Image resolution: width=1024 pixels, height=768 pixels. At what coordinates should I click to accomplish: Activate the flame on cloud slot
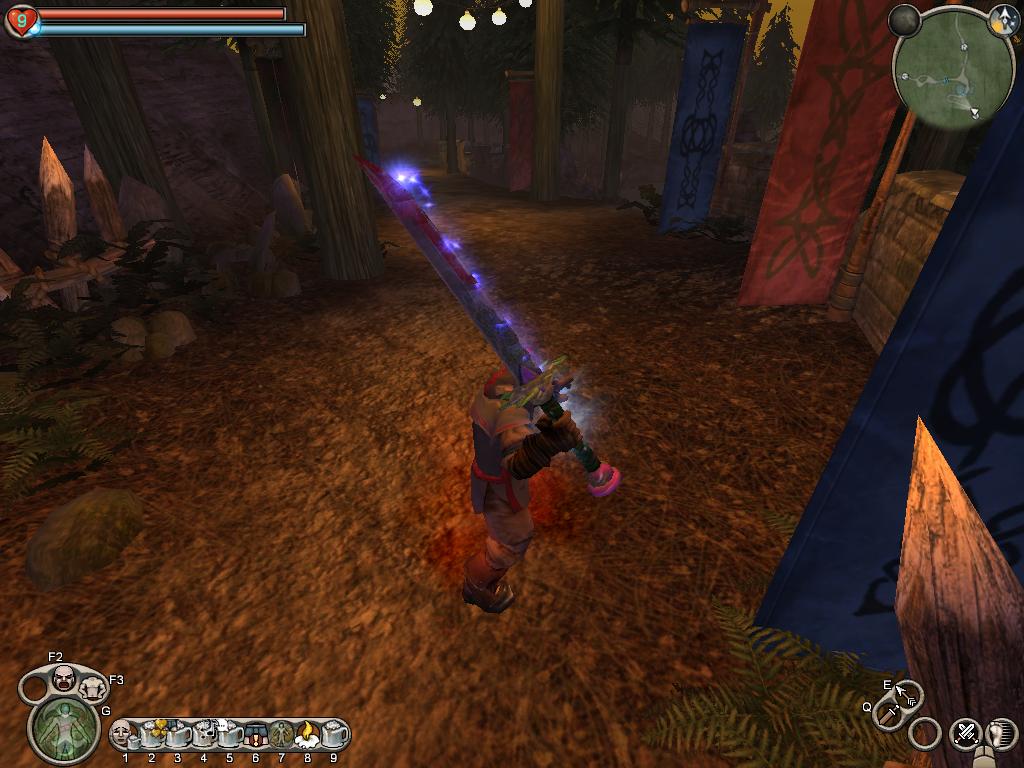click(x=307, y=734)
